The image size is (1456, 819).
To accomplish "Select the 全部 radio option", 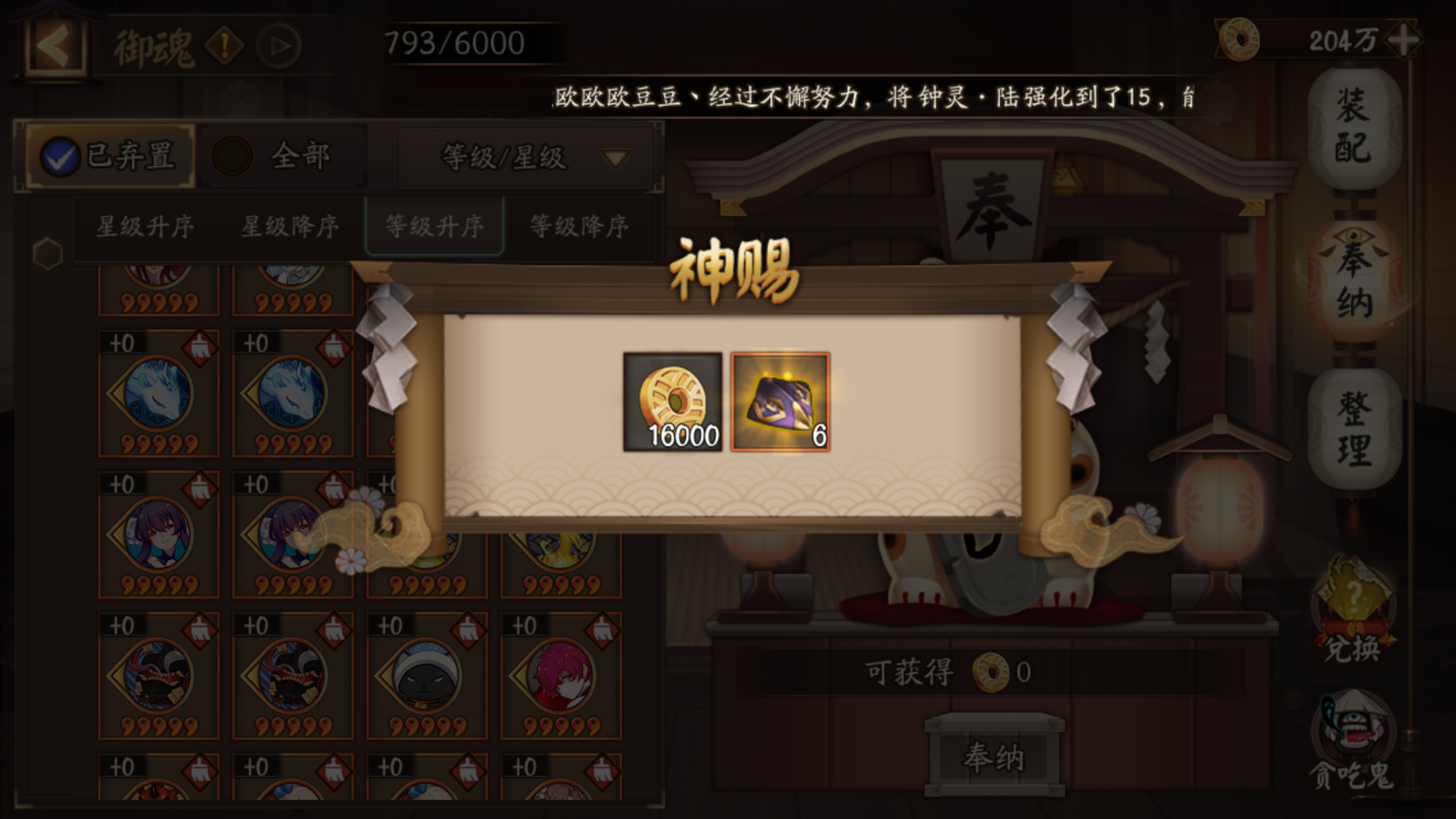I will tap(234, 154).
